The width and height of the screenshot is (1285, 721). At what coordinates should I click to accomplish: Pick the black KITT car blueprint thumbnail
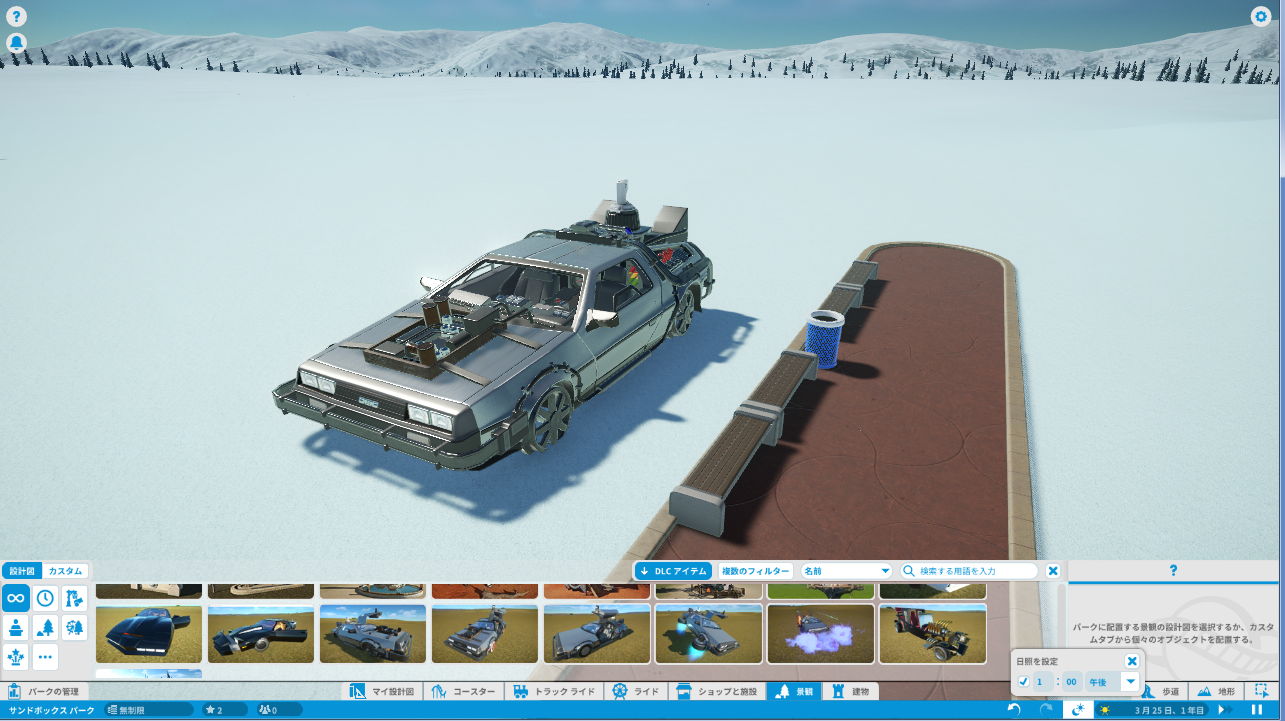(149, 633)
